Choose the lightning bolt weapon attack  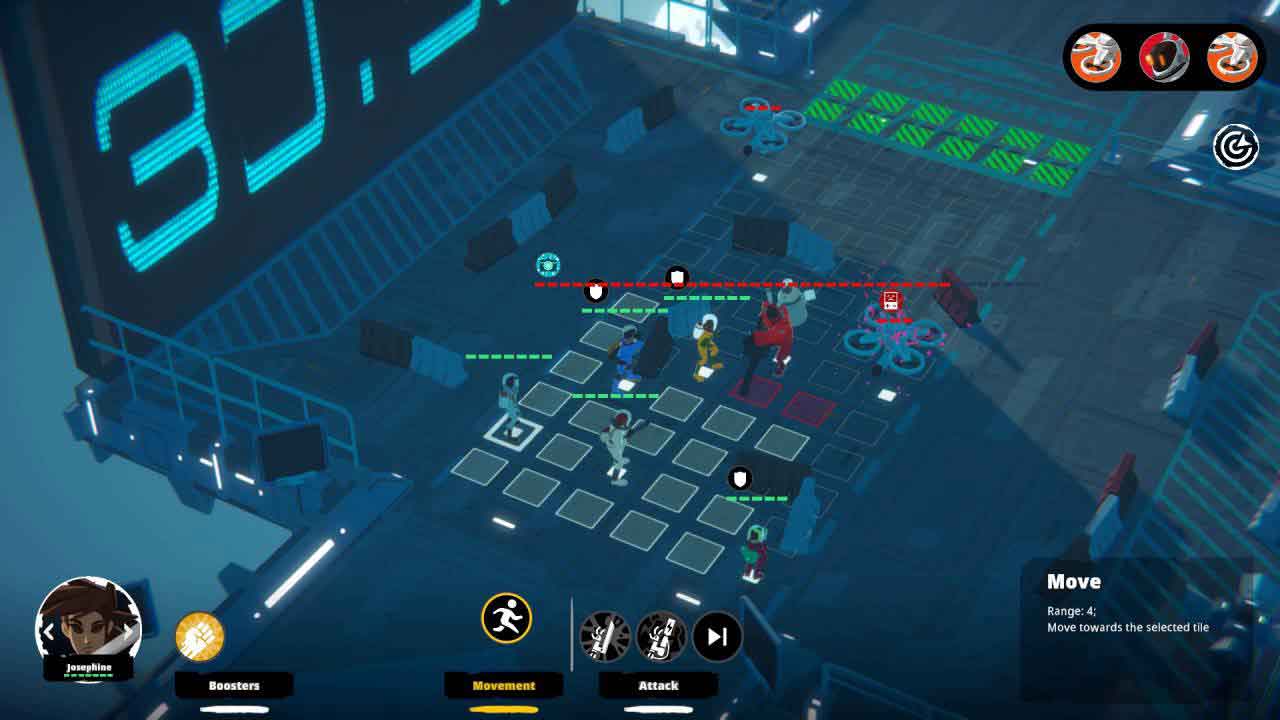662,637
